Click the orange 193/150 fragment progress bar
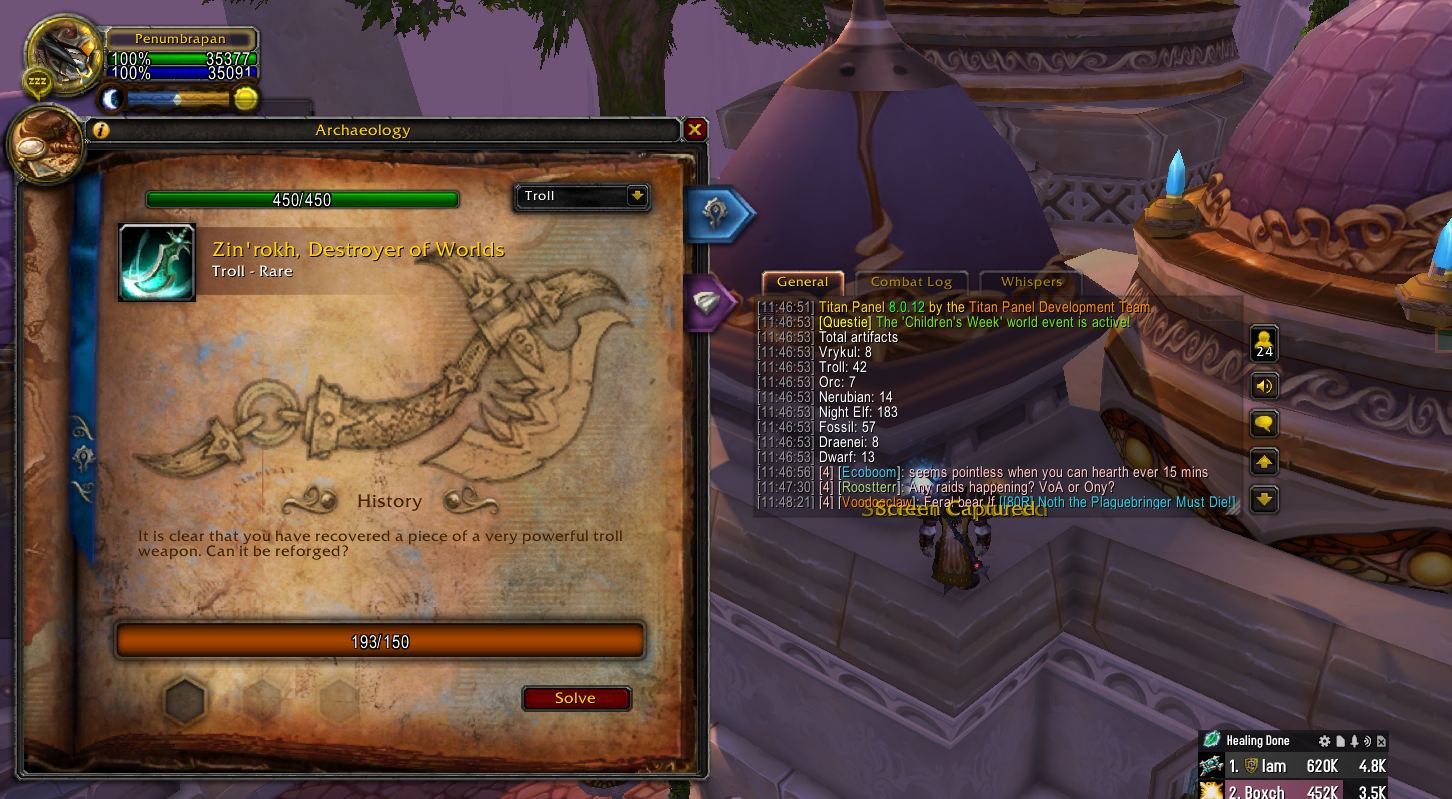This screenshot has height=799, width=1452. [379, 640]
